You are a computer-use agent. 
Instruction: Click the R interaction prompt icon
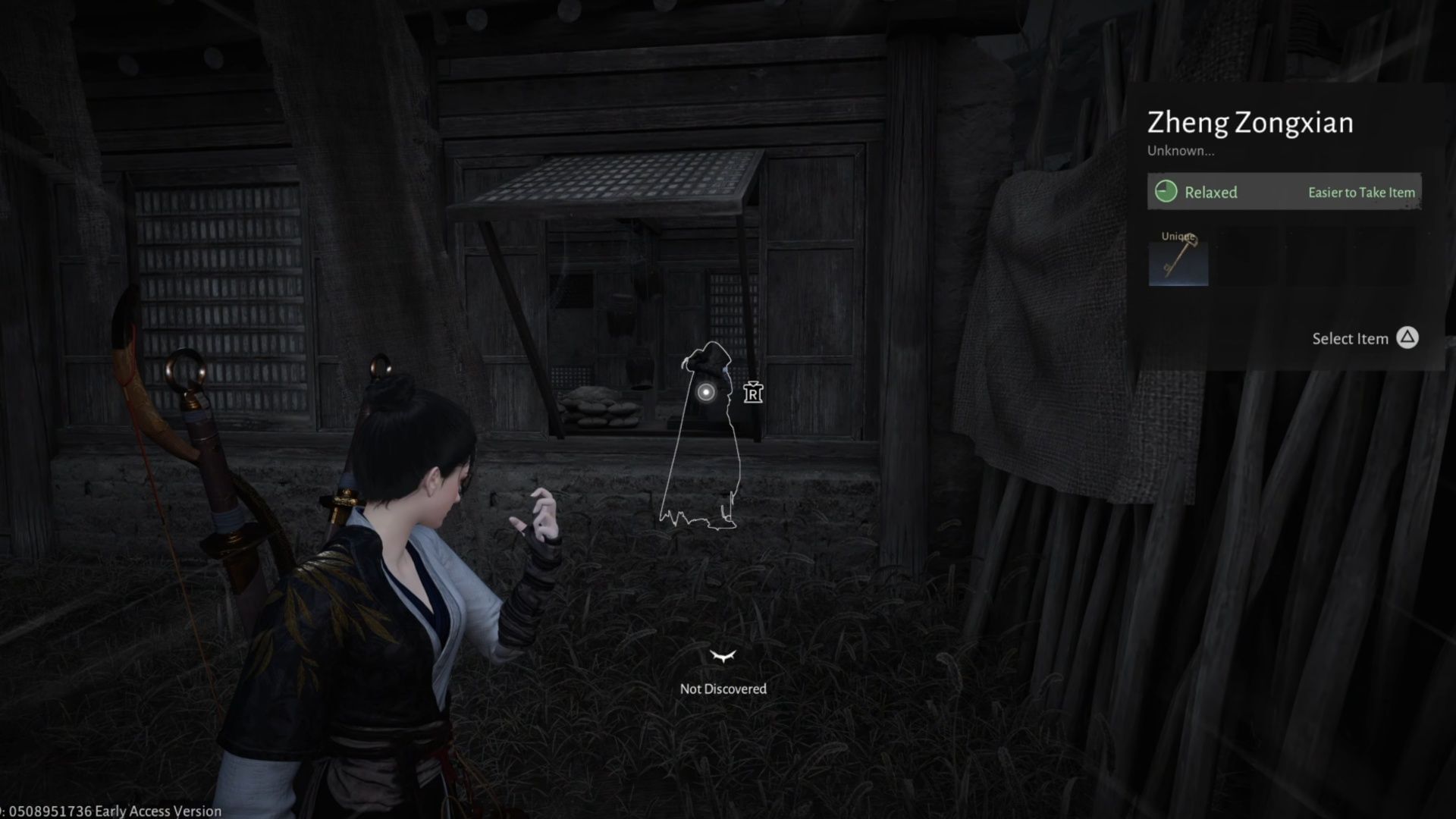[753, 393]
